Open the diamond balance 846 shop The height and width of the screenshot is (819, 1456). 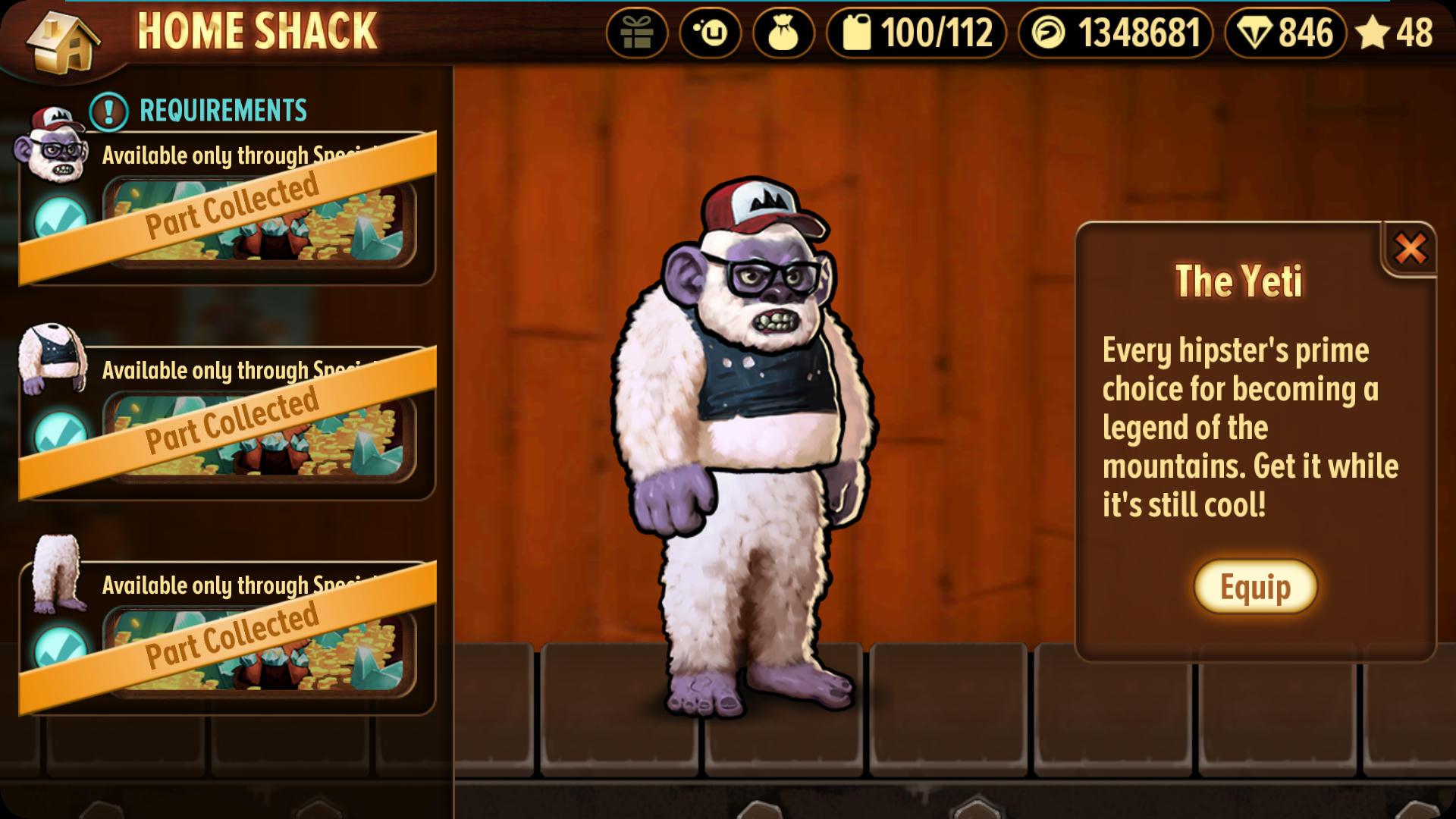[x=1285, y=33]
